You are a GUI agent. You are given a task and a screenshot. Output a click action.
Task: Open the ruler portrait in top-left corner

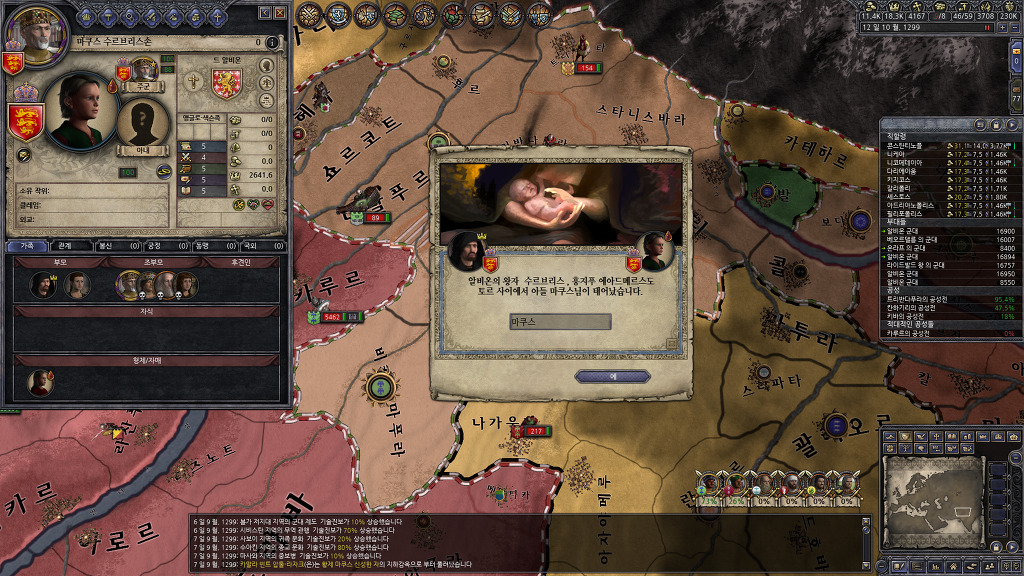[32, 28]
